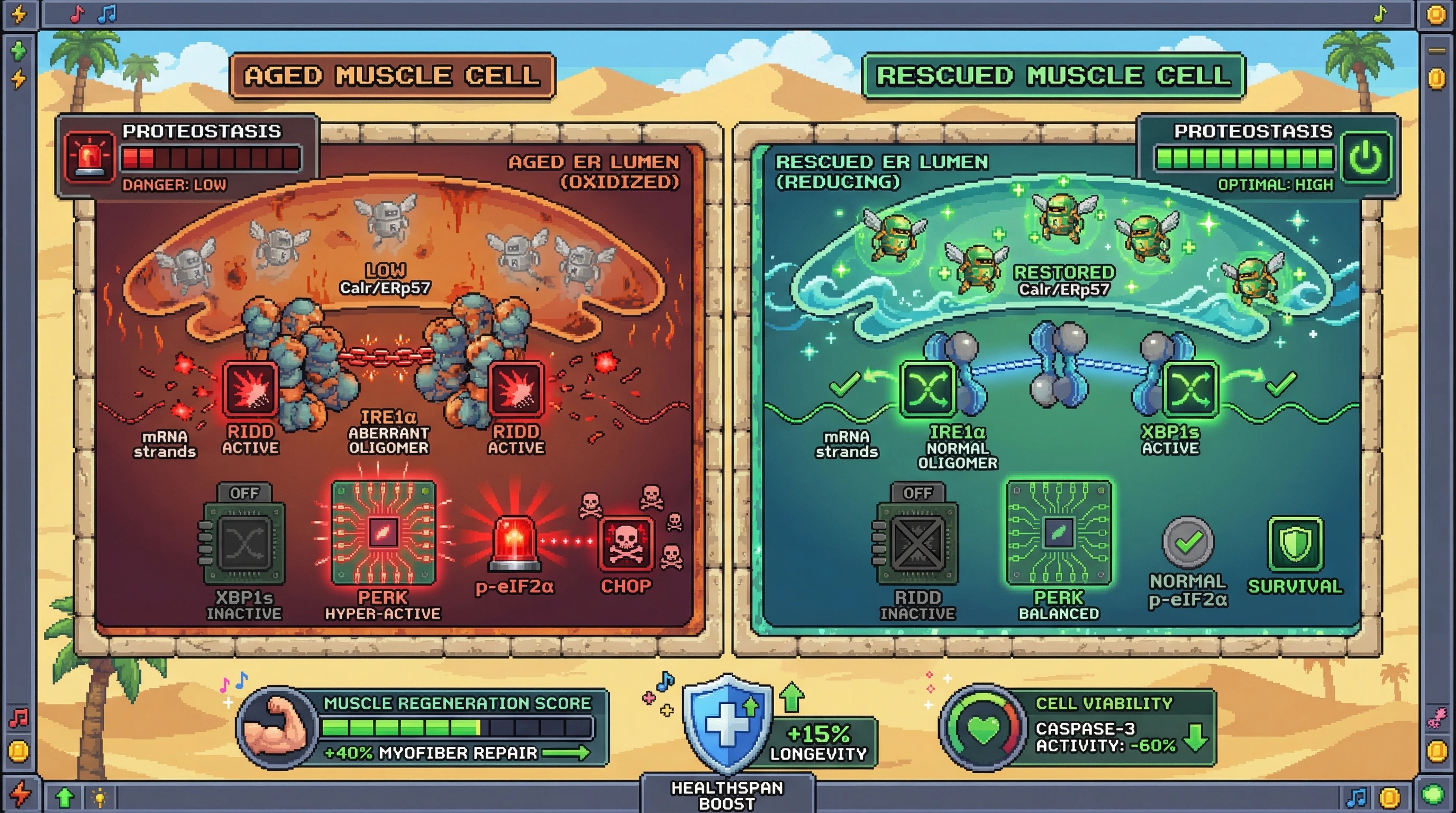Image resolution: width=1456 pixels, height=813 pixels.
Task: Select the XBP1s Active splice icon
Action: point(1190,390)
